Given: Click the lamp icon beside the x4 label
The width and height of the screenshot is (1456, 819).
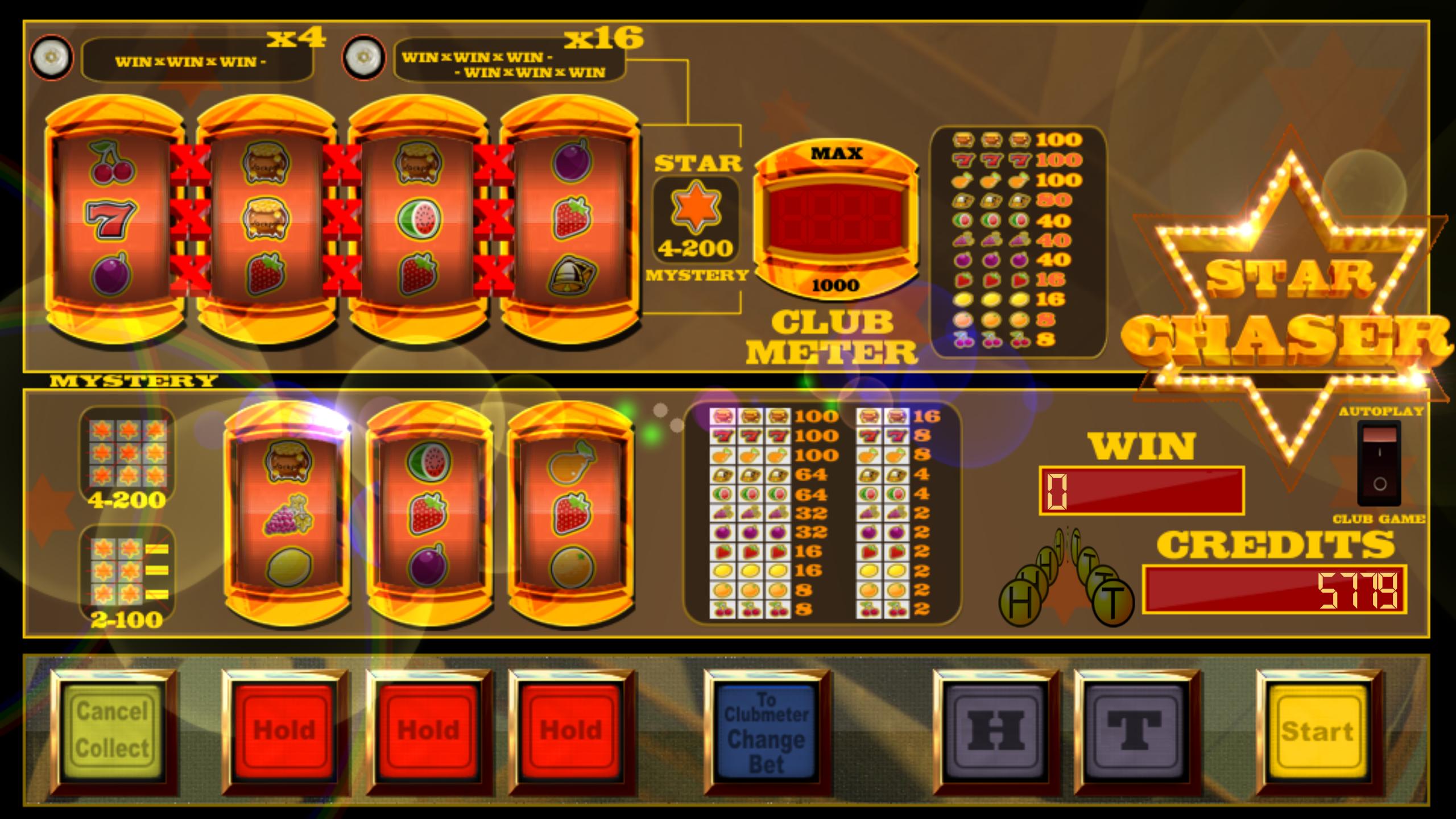Looking at the screenshot, I should (51, 57).
